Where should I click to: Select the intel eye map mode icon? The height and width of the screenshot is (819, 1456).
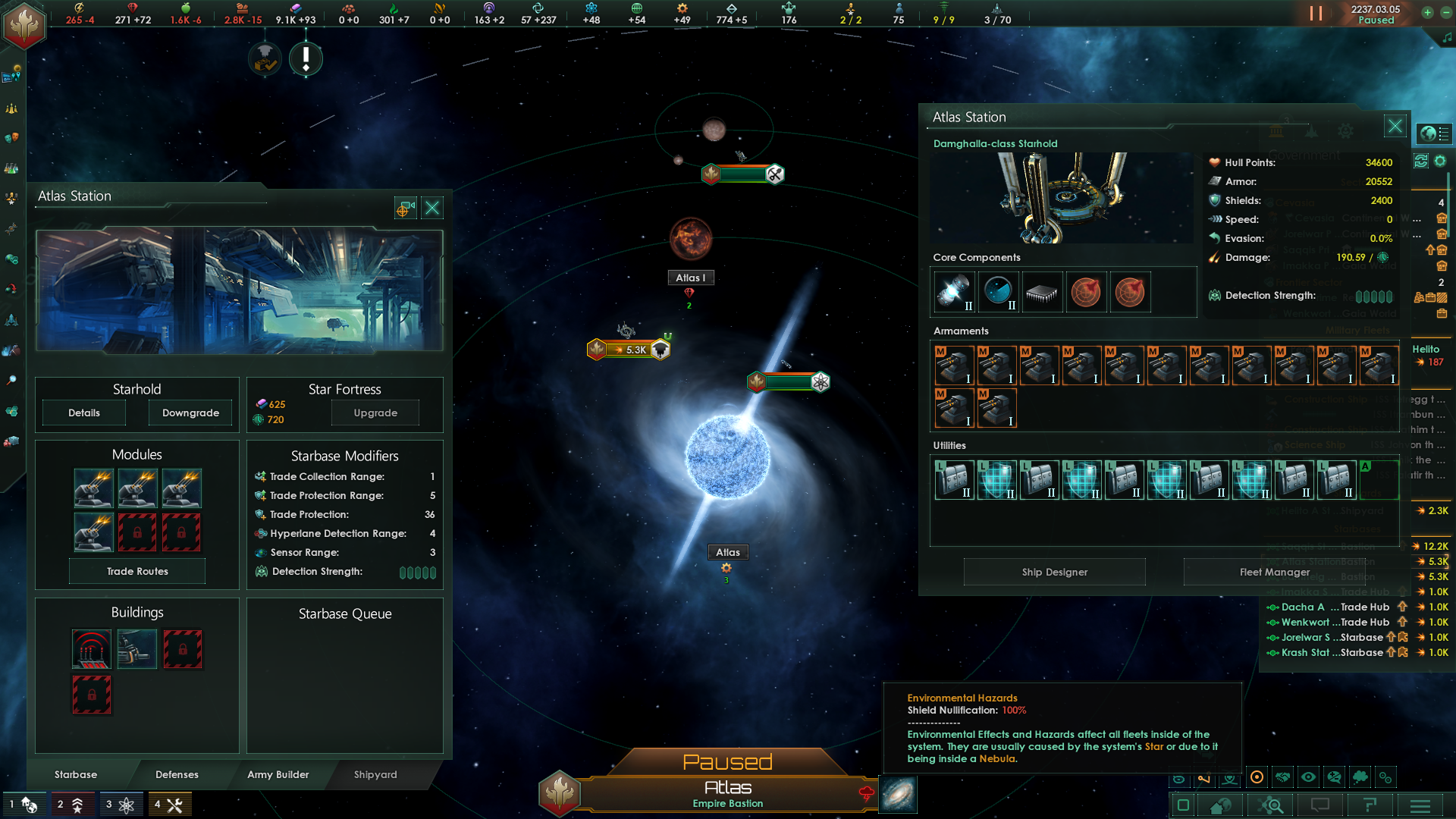1308,777
